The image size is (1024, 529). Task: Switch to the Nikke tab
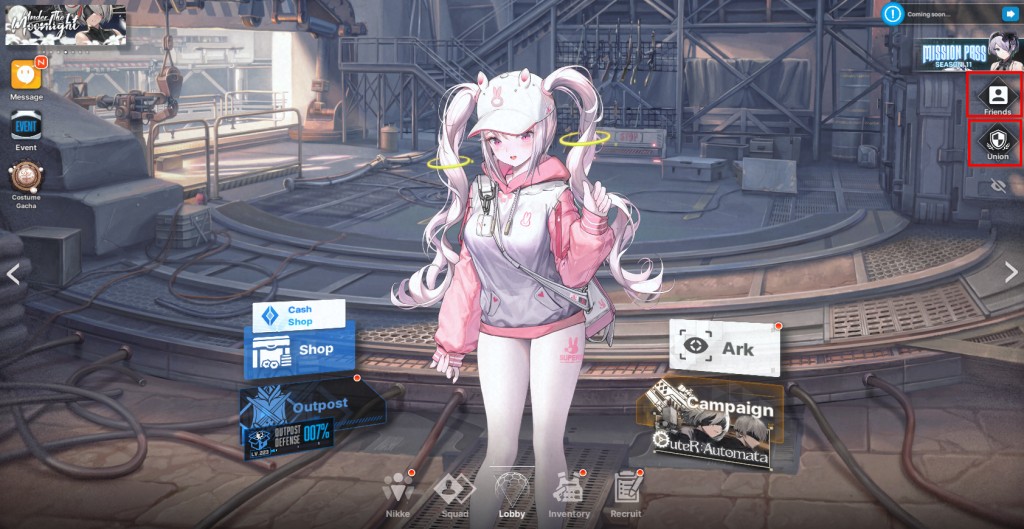398,492
